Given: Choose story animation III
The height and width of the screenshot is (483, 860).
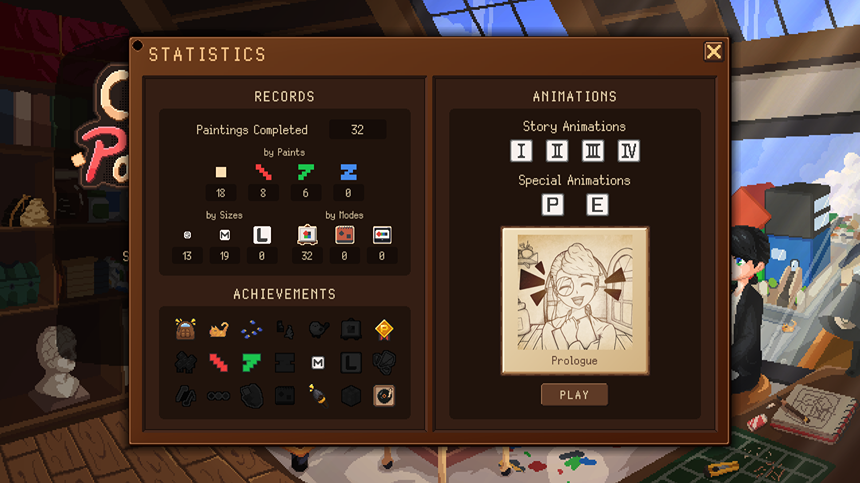Looking at the screenshot, I should click(593, 151).
